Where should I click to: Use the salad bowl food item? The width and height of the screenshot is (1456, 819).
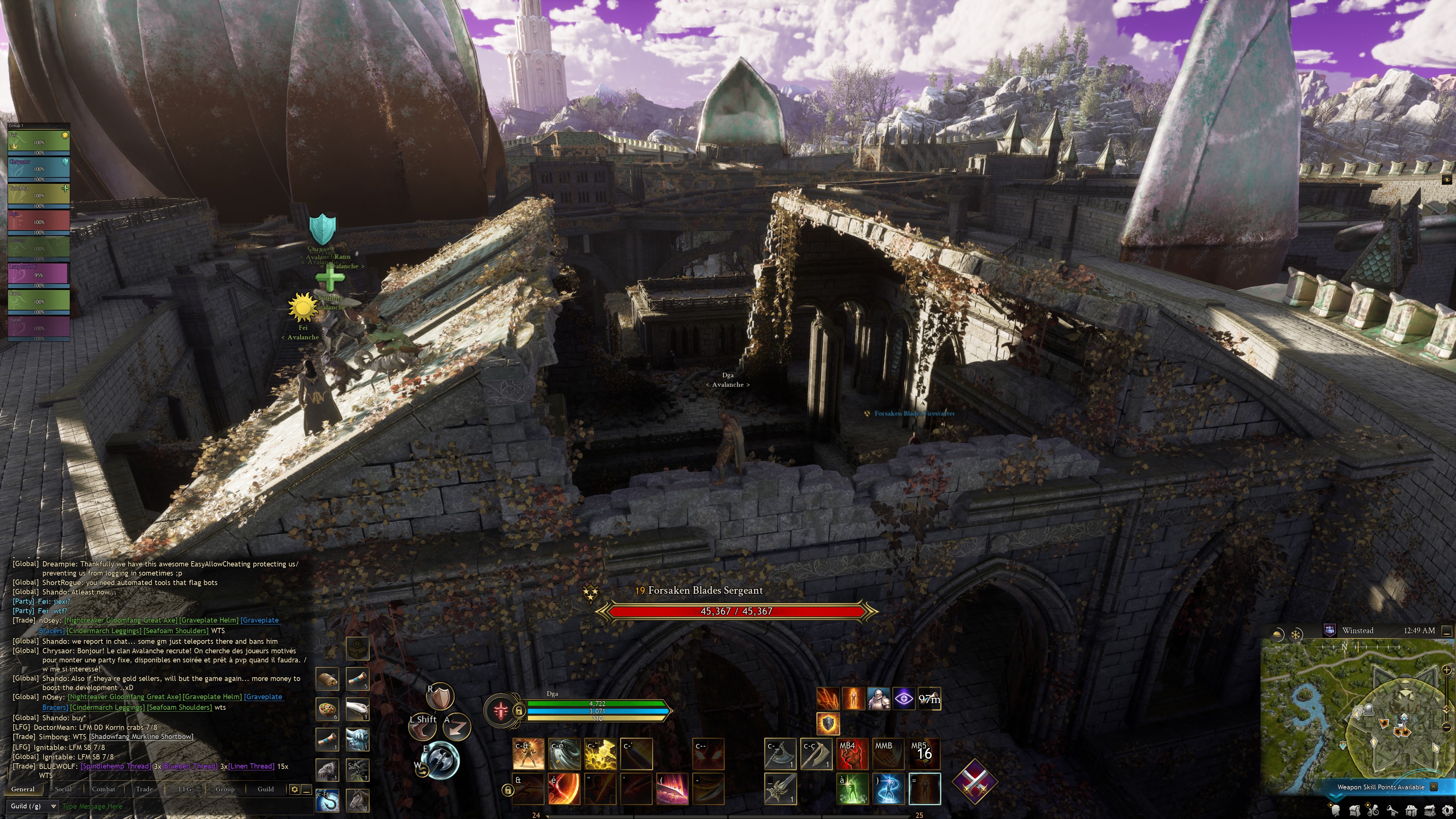pyautogui.click(x=327, y=709)
